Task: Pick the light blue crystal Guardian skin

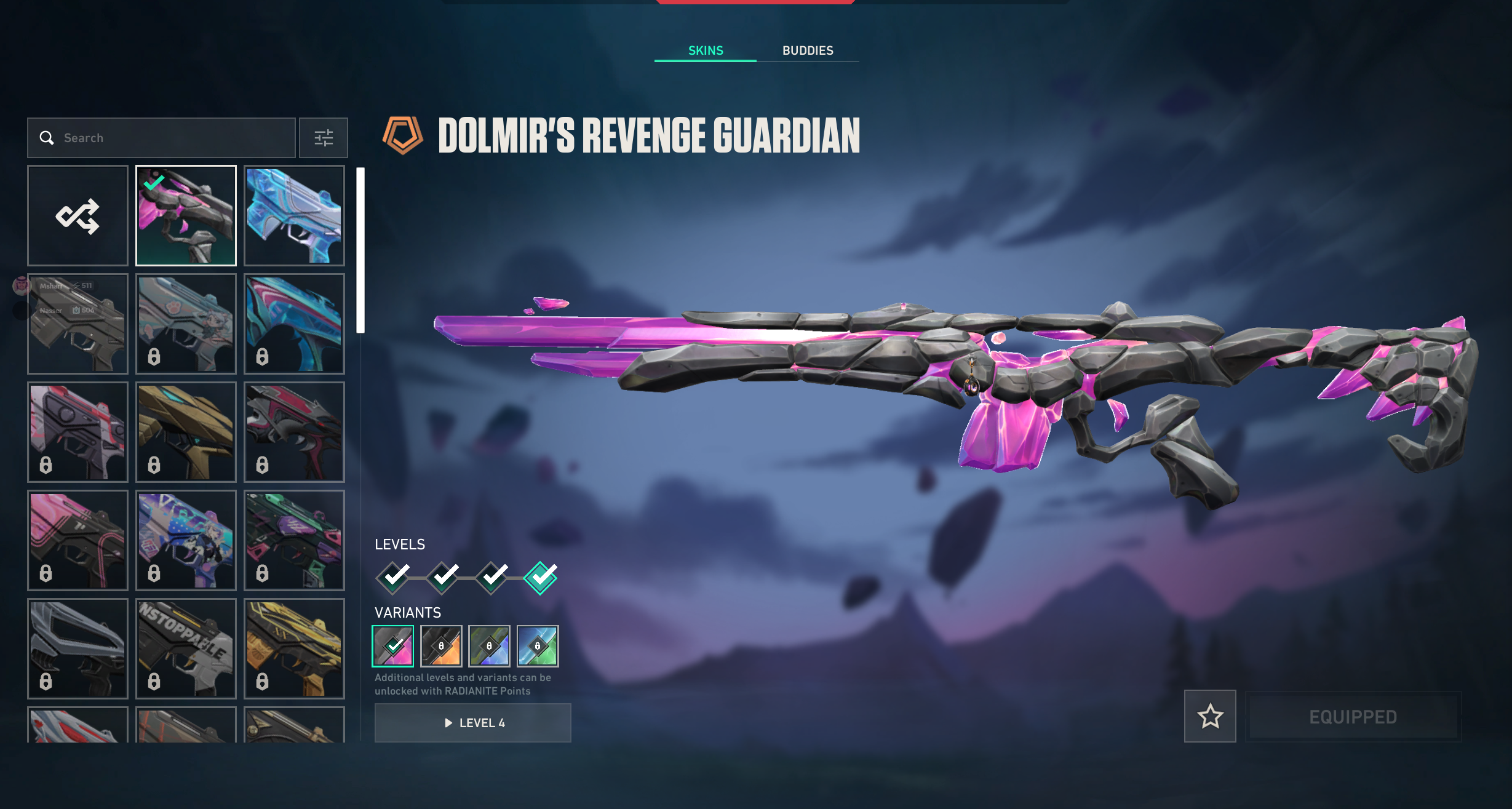Action: (x=294, y=216)
